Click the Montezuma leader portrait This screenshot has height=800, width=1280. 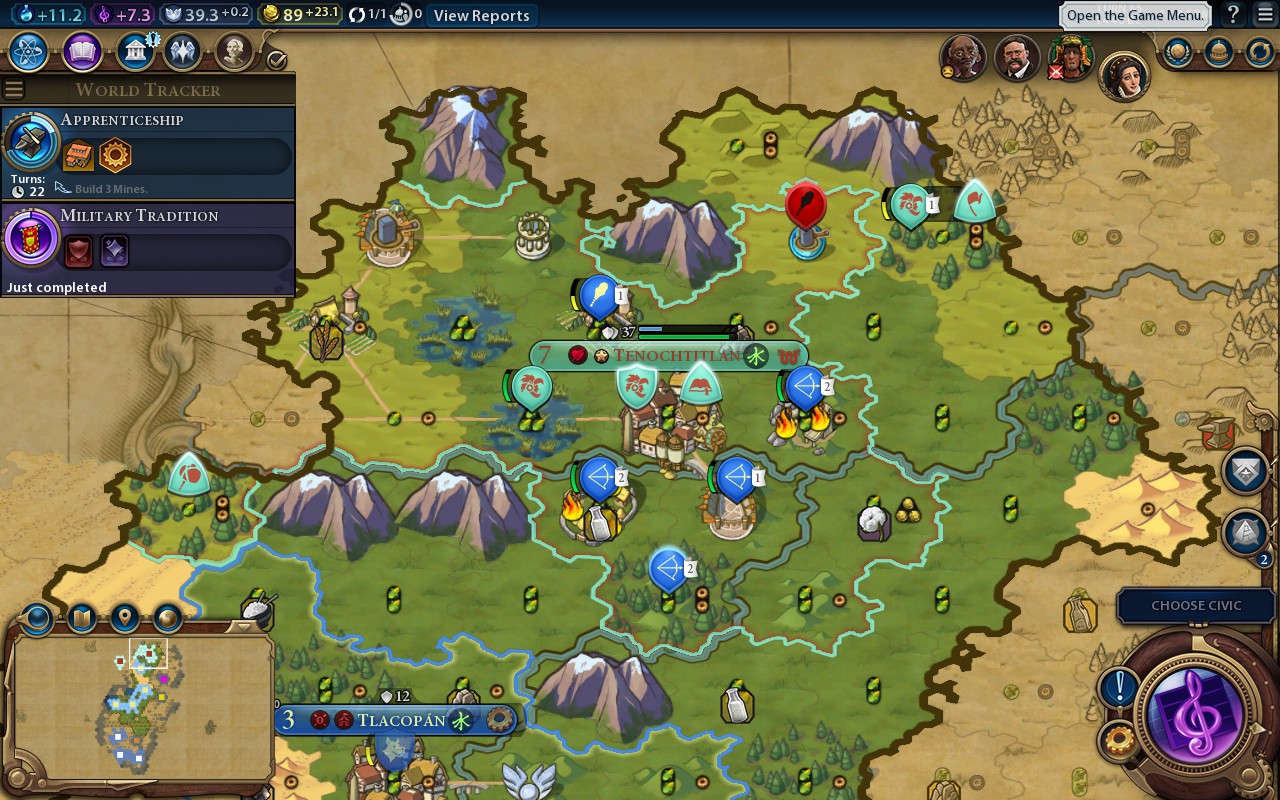pyautogui.click(x=1069, y=59)
